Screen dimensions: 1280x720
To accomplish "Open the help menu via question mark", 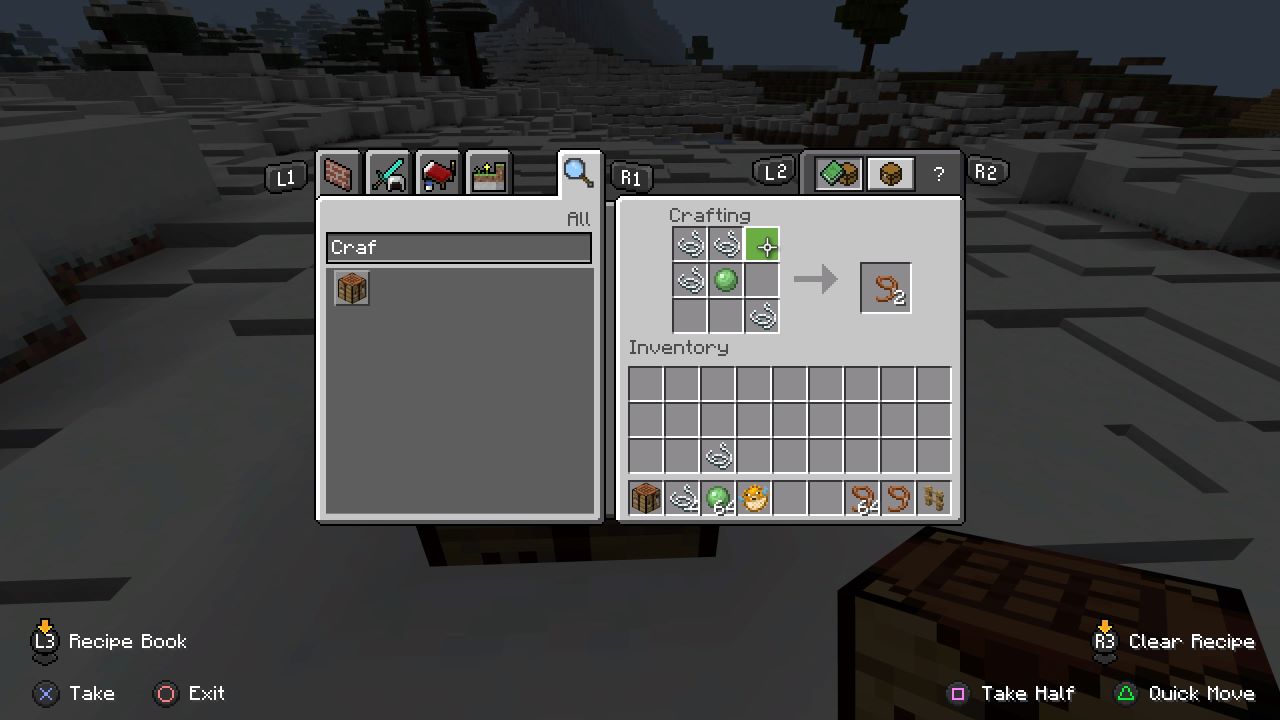I will point(938,173).
